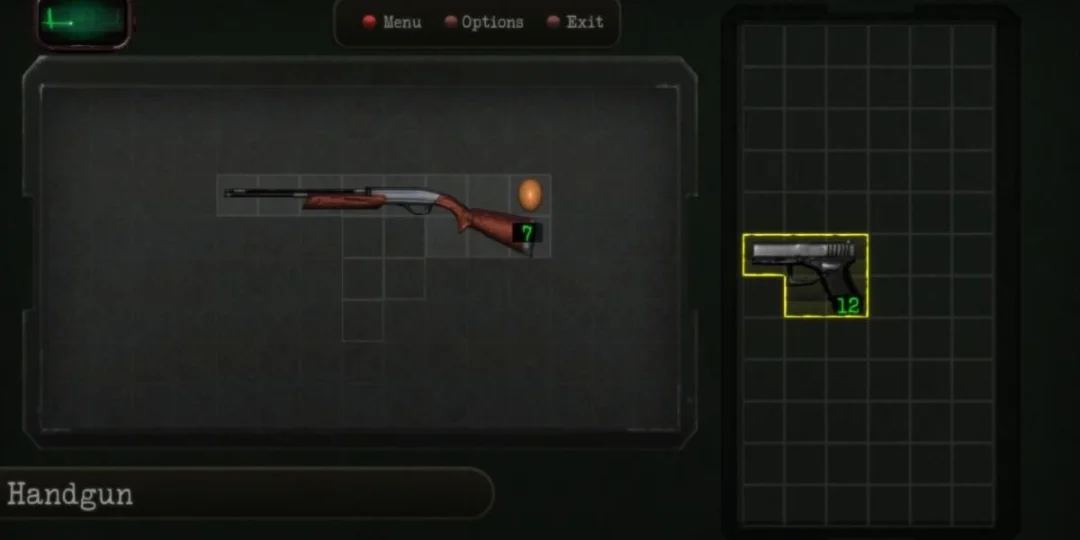The height and width of the screenshot is (540, 1080).
Task: Pick the brown egg item
Action: click(530, 194)
